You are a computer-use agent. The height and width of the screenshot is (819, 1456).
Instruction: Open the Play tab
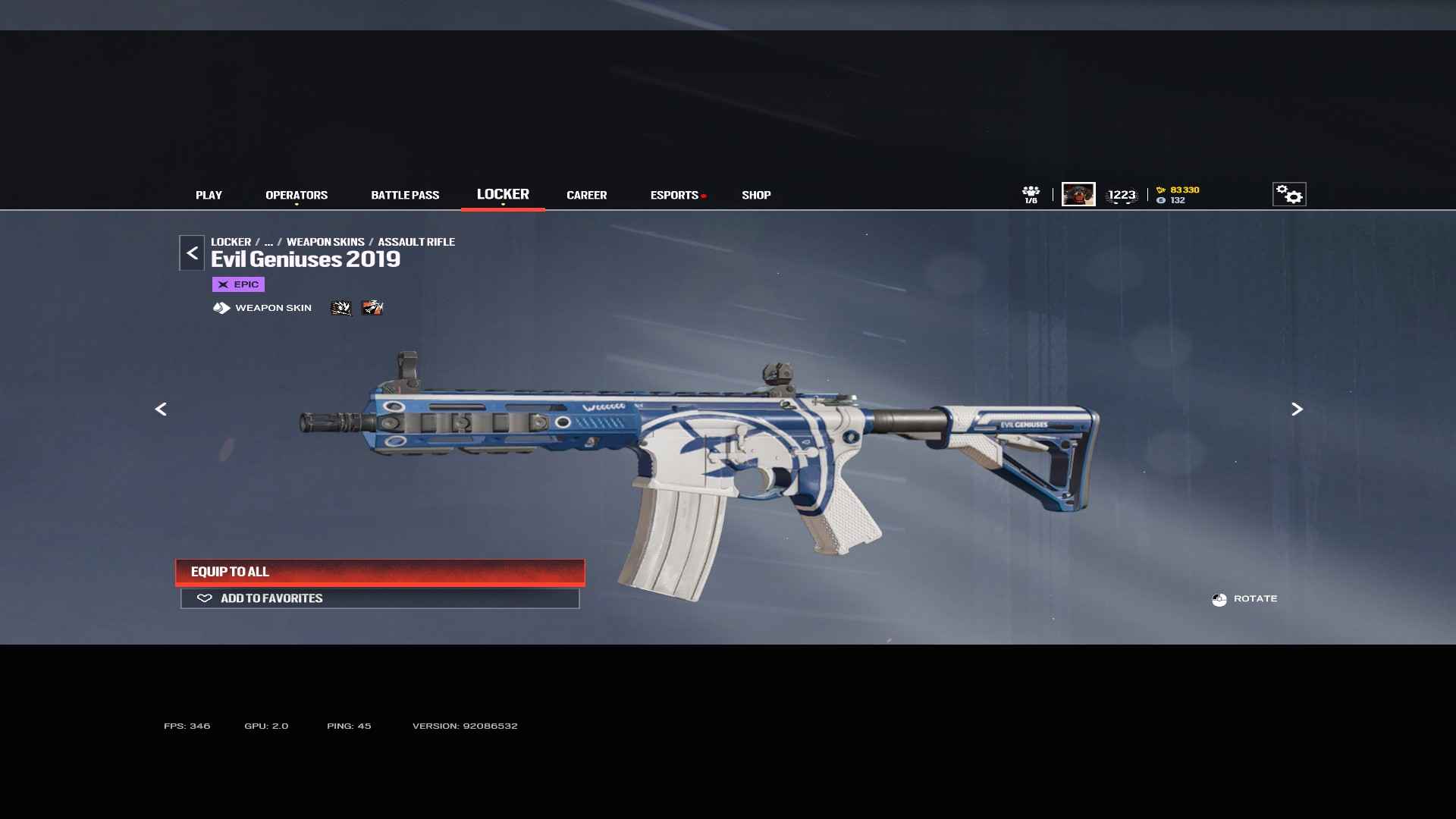(209, 195)
